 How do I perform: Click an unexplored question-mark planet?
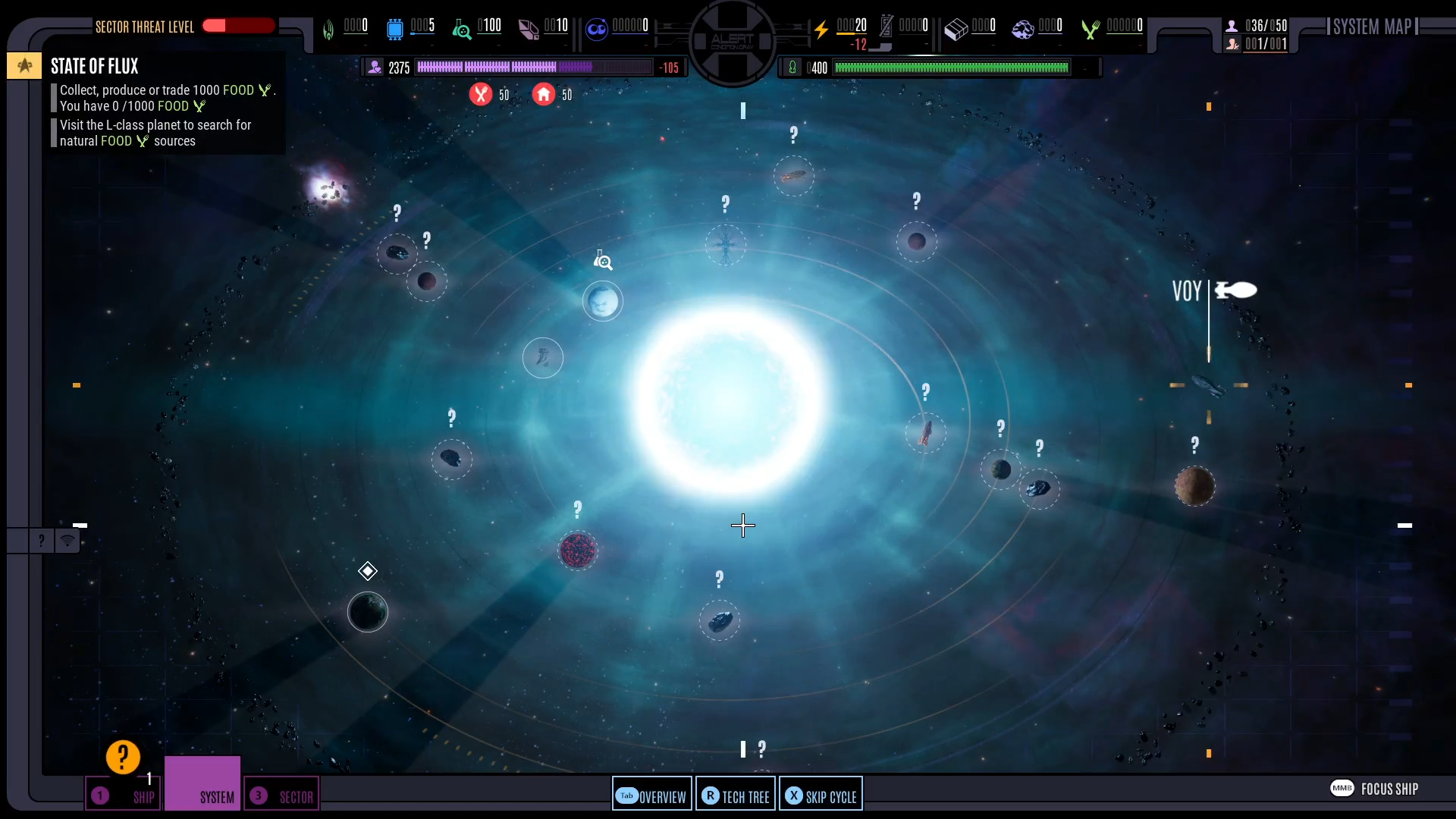click(918, 241)
